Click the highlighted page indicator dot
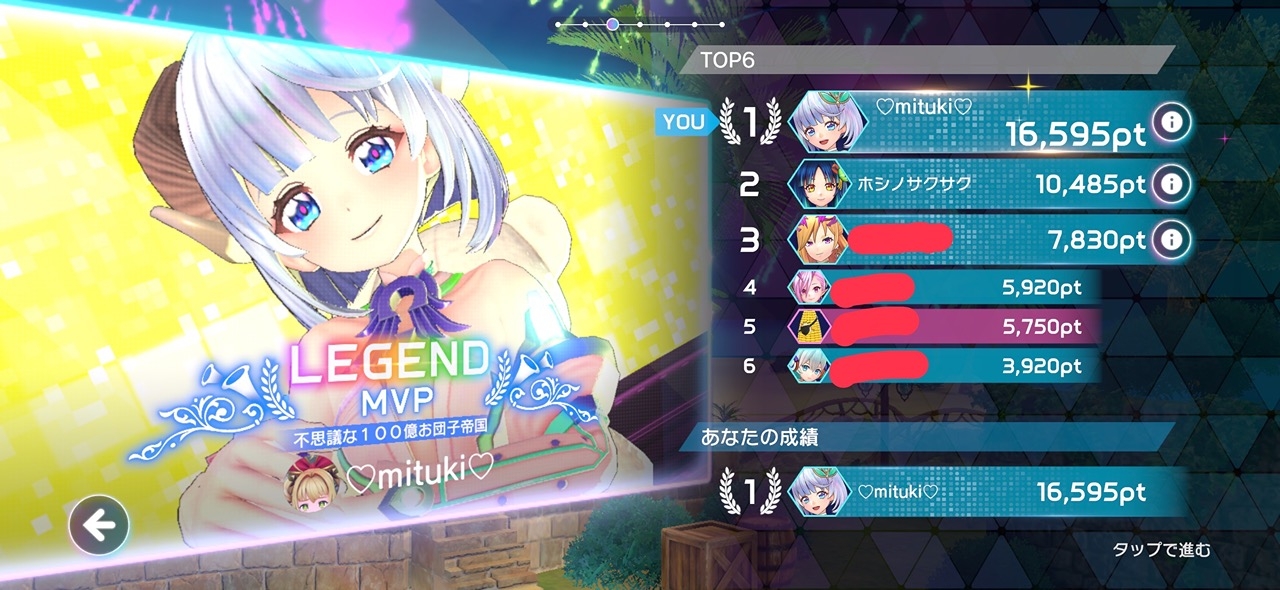This screenshot has width=1280, height=590. coord(612,23)
